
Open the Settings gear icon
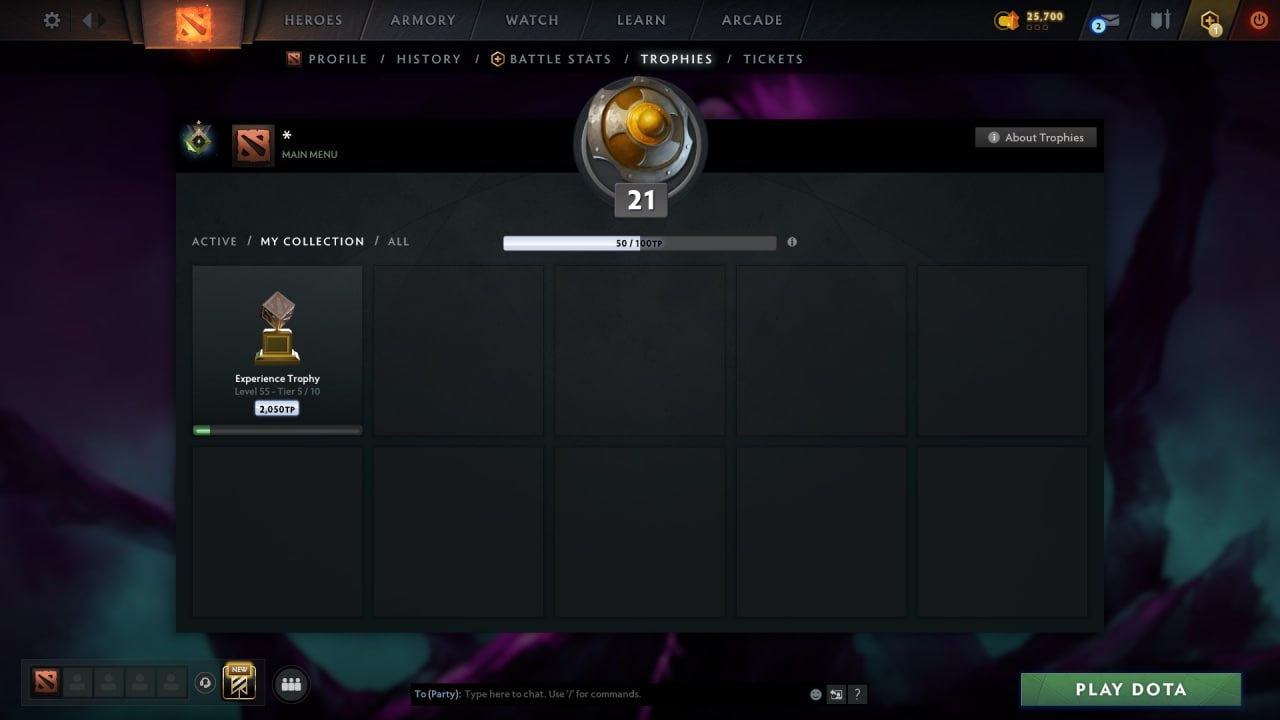click(x=51, y=20)
